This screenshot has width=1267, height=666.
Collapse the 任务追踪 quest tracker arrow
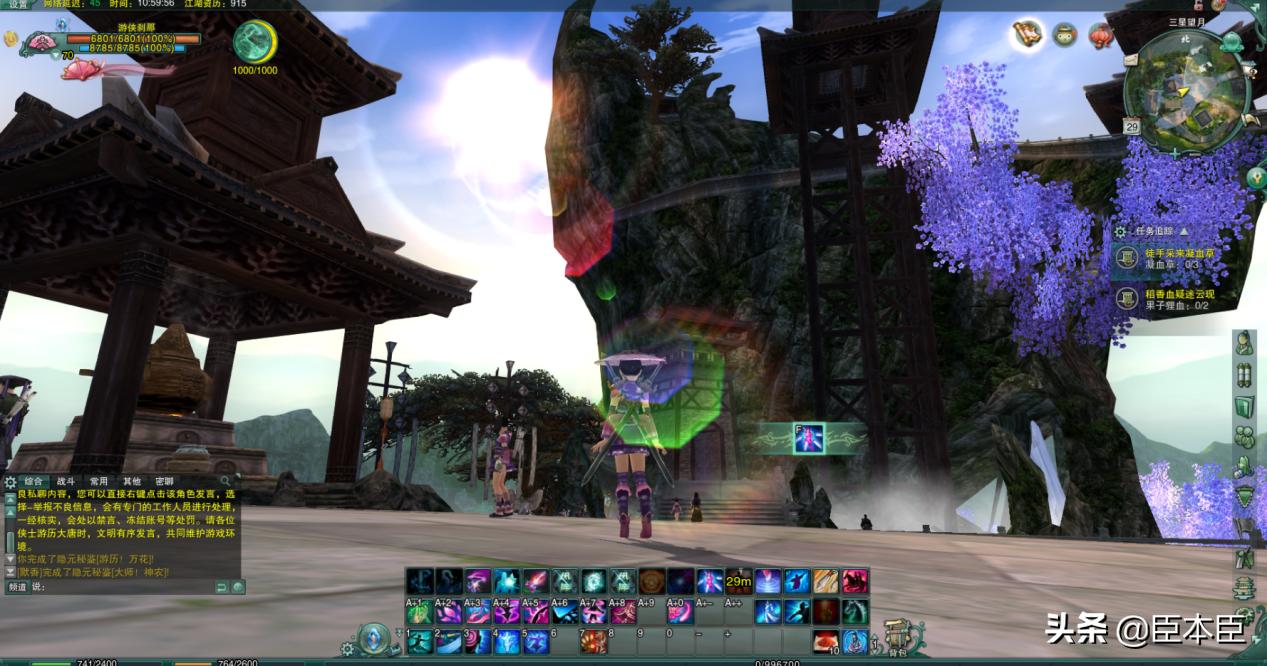[x=1185, y=231]
